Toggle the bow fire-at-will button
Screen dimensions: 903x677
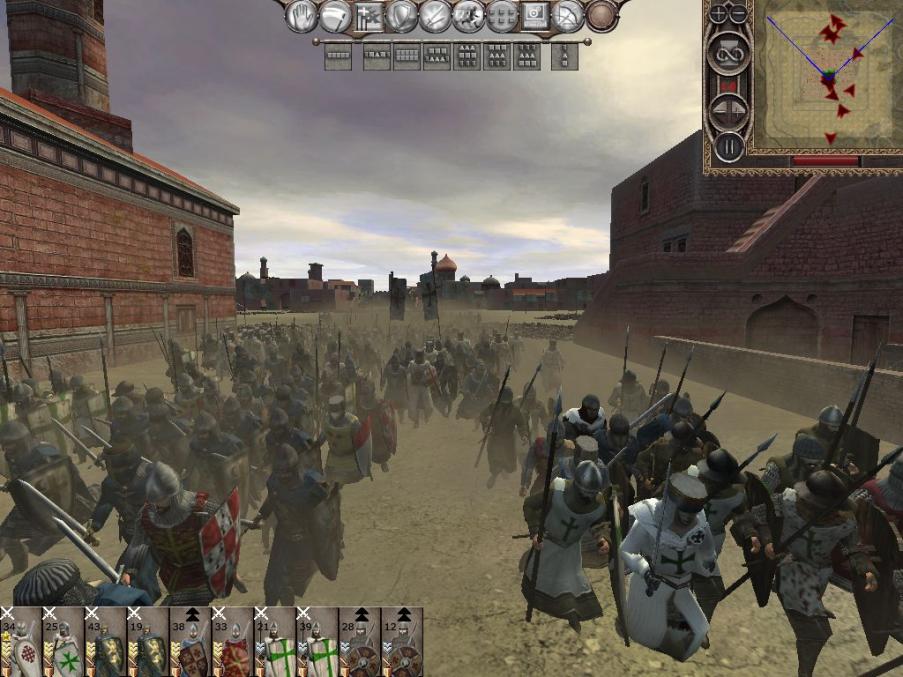point(567,16)
